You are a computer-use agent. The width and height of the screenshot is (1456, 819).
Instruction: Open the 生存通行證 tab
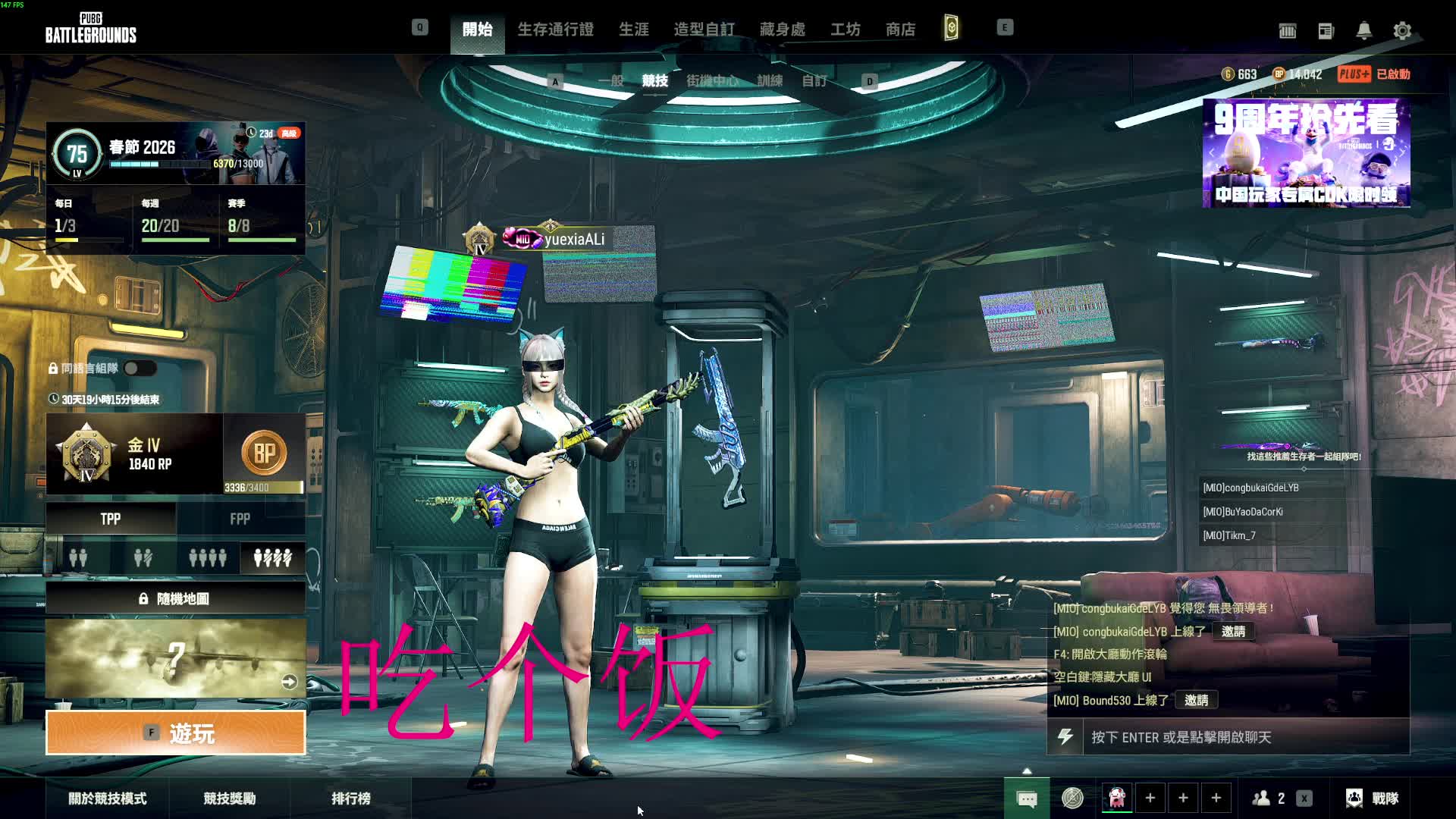[x=555, y=30]
